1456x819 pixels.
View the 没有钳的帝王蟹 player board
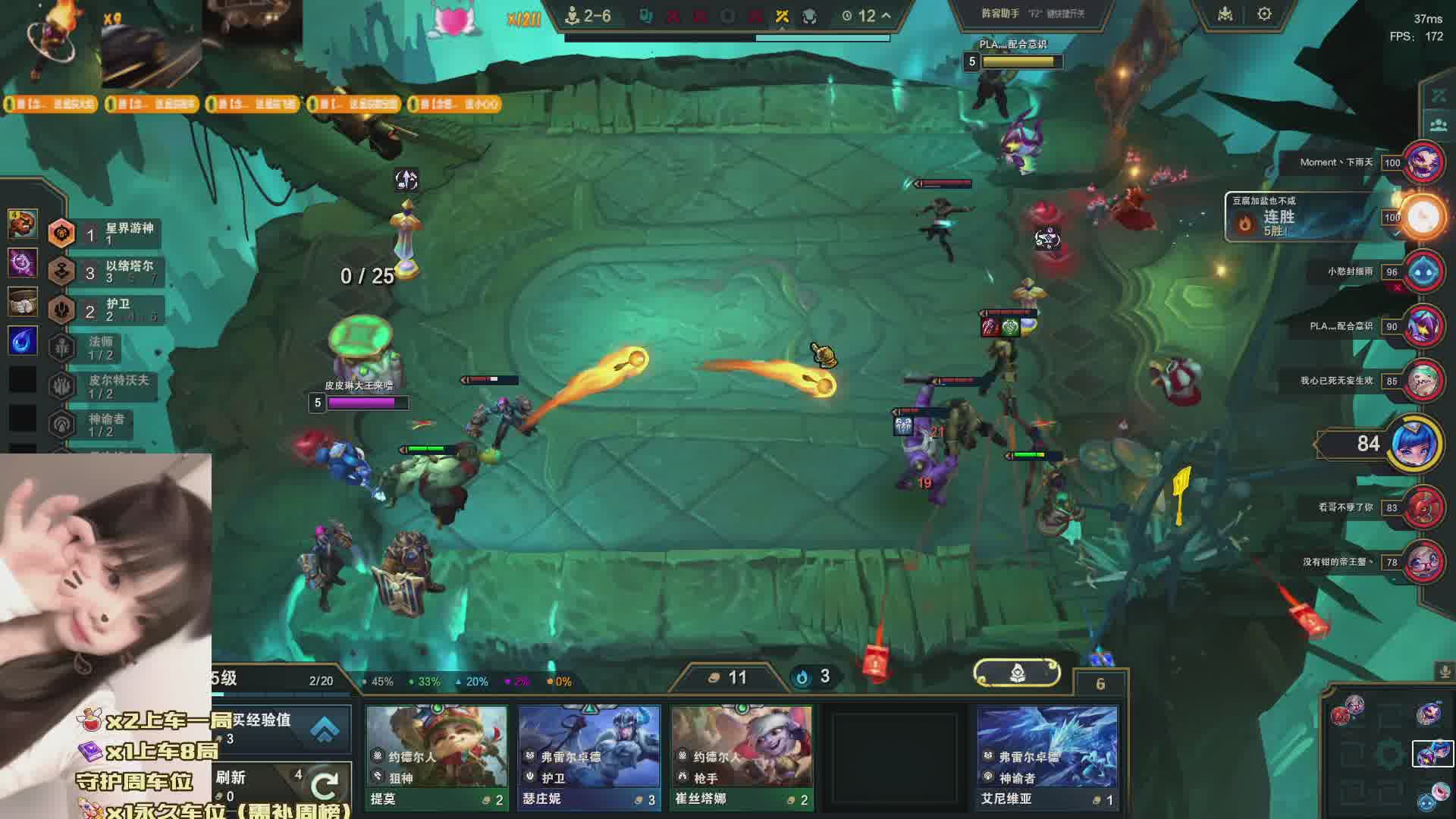1423,562
